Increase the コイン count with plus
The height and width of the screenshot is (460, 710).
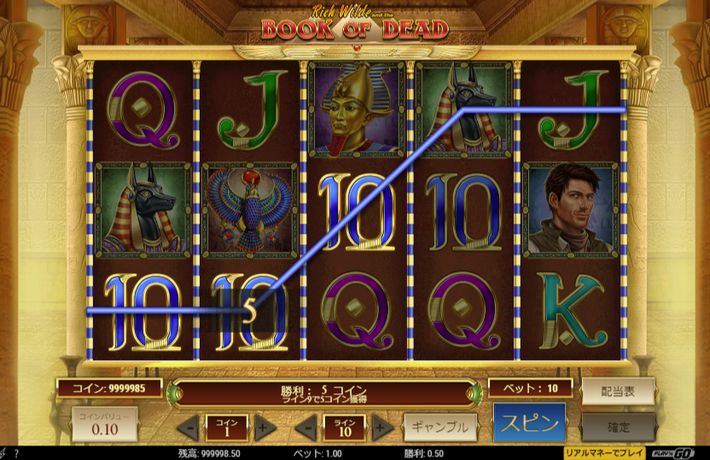tap(264, 428)
